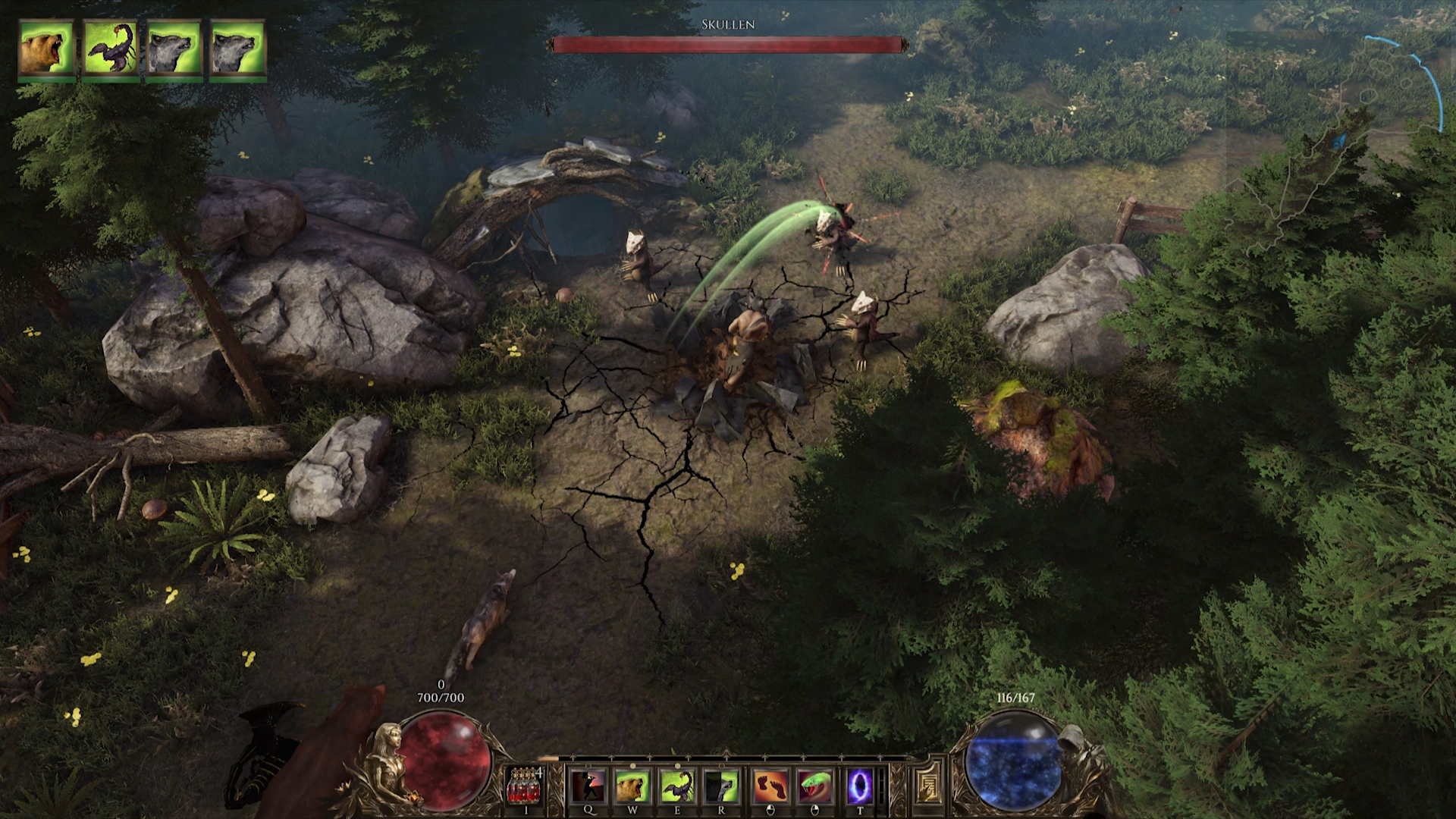The width and height of the screenshot is (1456, 819).
Task: Select the summoned bear portrait
Action: click(47, 48)
